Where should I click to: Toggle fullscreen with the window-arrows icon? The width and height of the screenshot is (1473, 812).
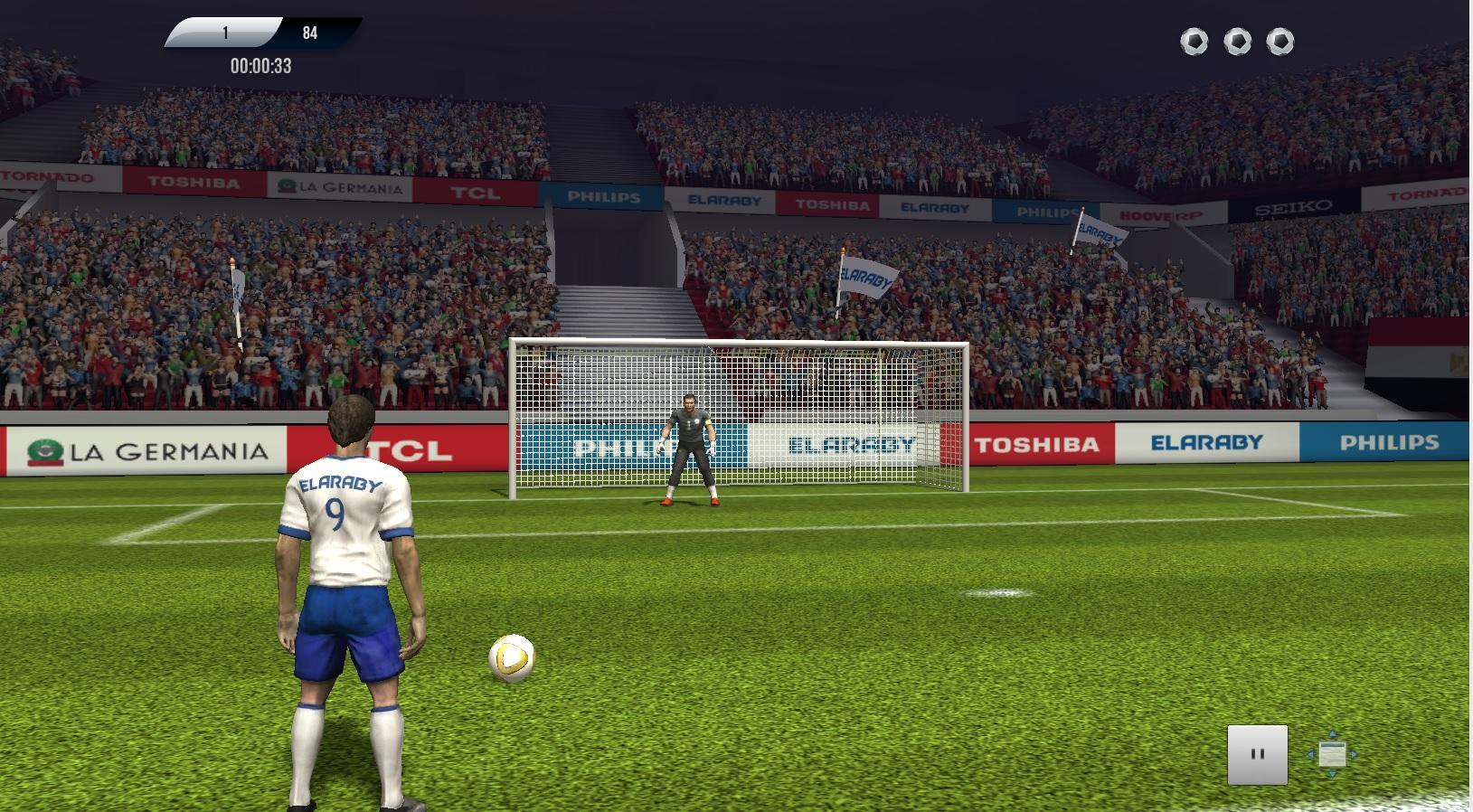click(x=1332, y=754)
